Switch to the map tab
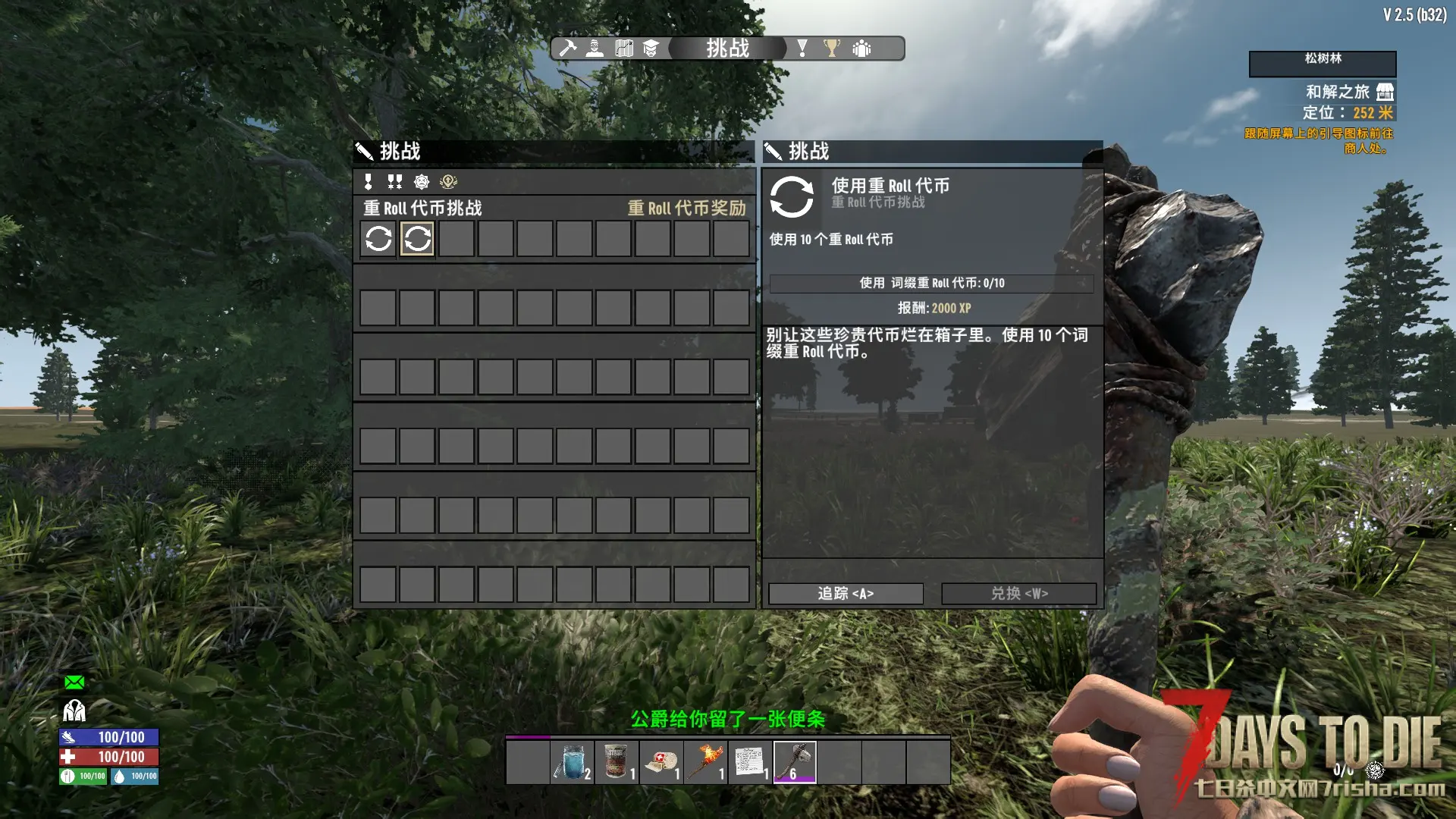Screen dimensions: 1456x819 coord(623,49)
